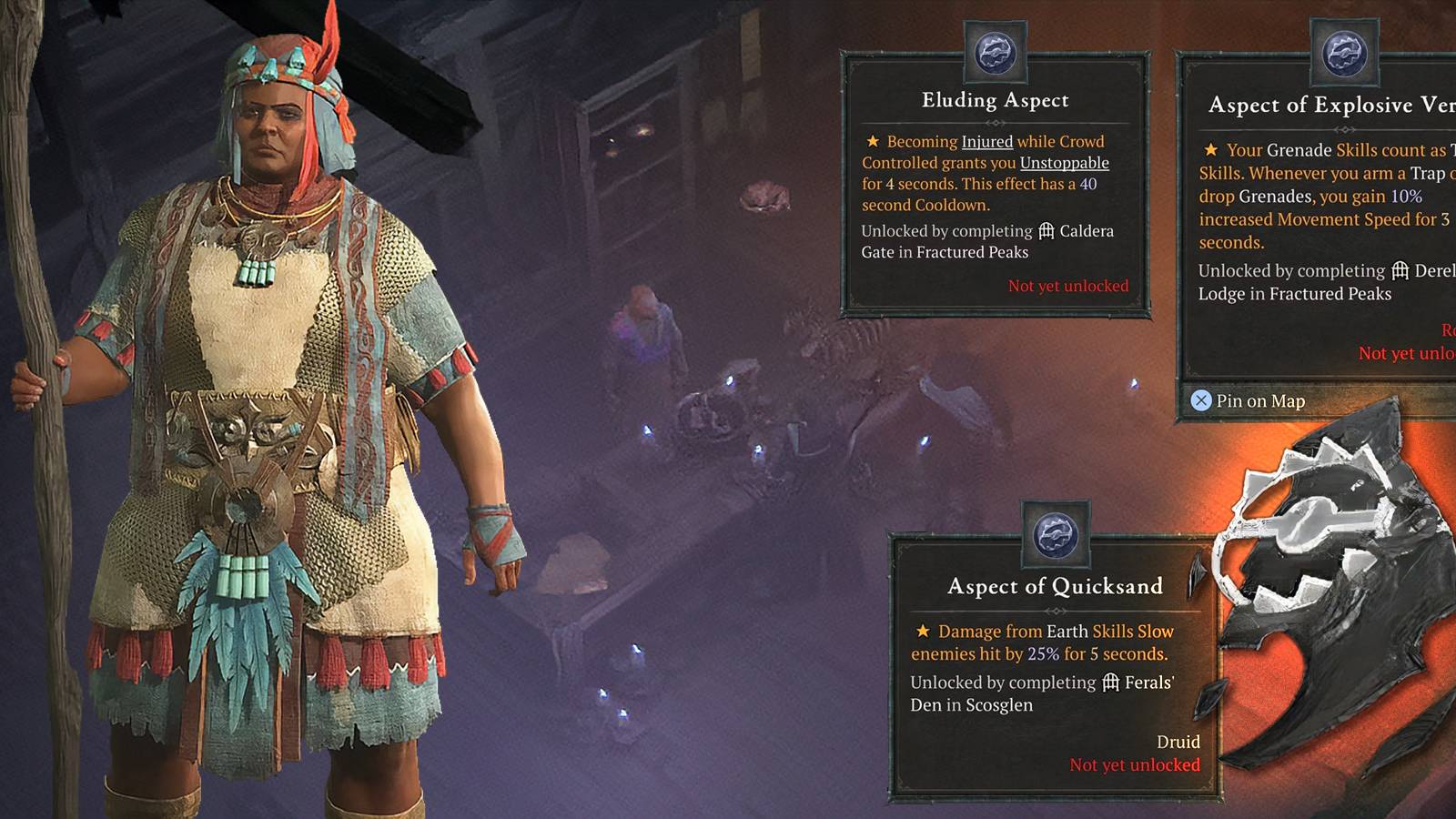The width and height of the screenshot is (1456, 819).
Task: Click the Druid class requirement label
Action: pyautogui.click(x=1180, y=742)
